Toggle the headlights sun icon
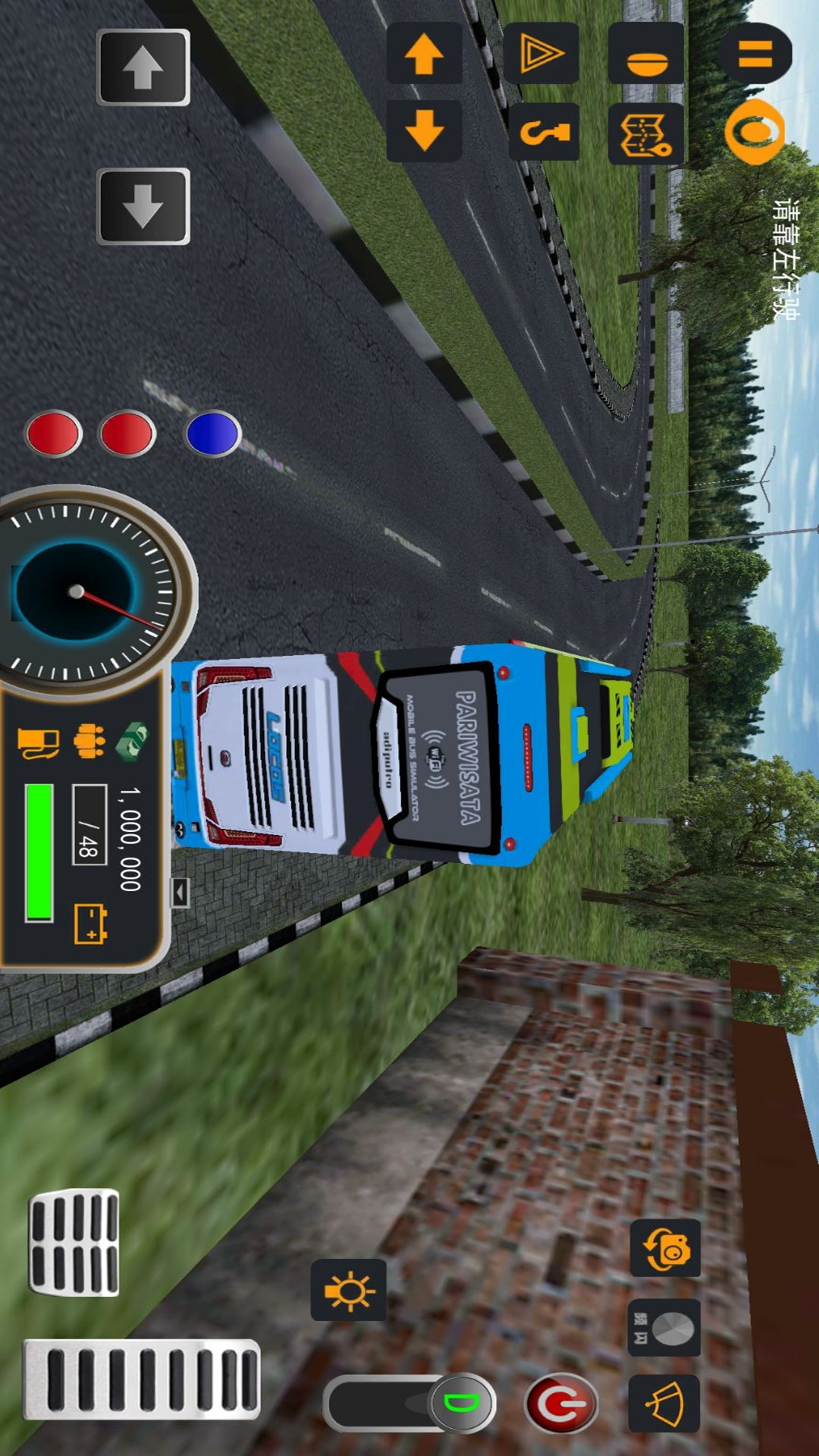This screenshot has height=1456, width=819. click(349, 1290)
